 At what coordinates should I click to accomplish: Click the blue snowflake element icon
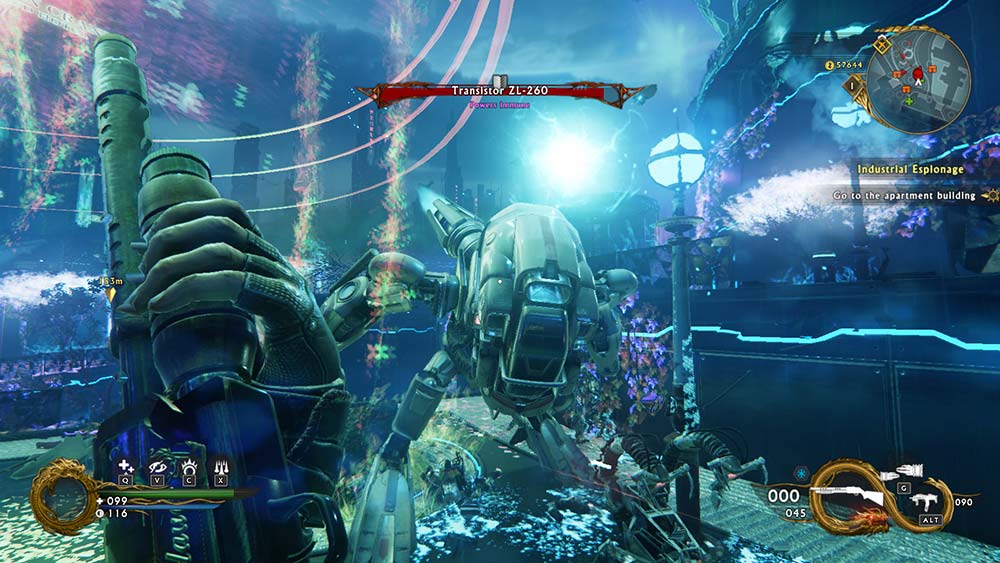click(x=800, y=472)
